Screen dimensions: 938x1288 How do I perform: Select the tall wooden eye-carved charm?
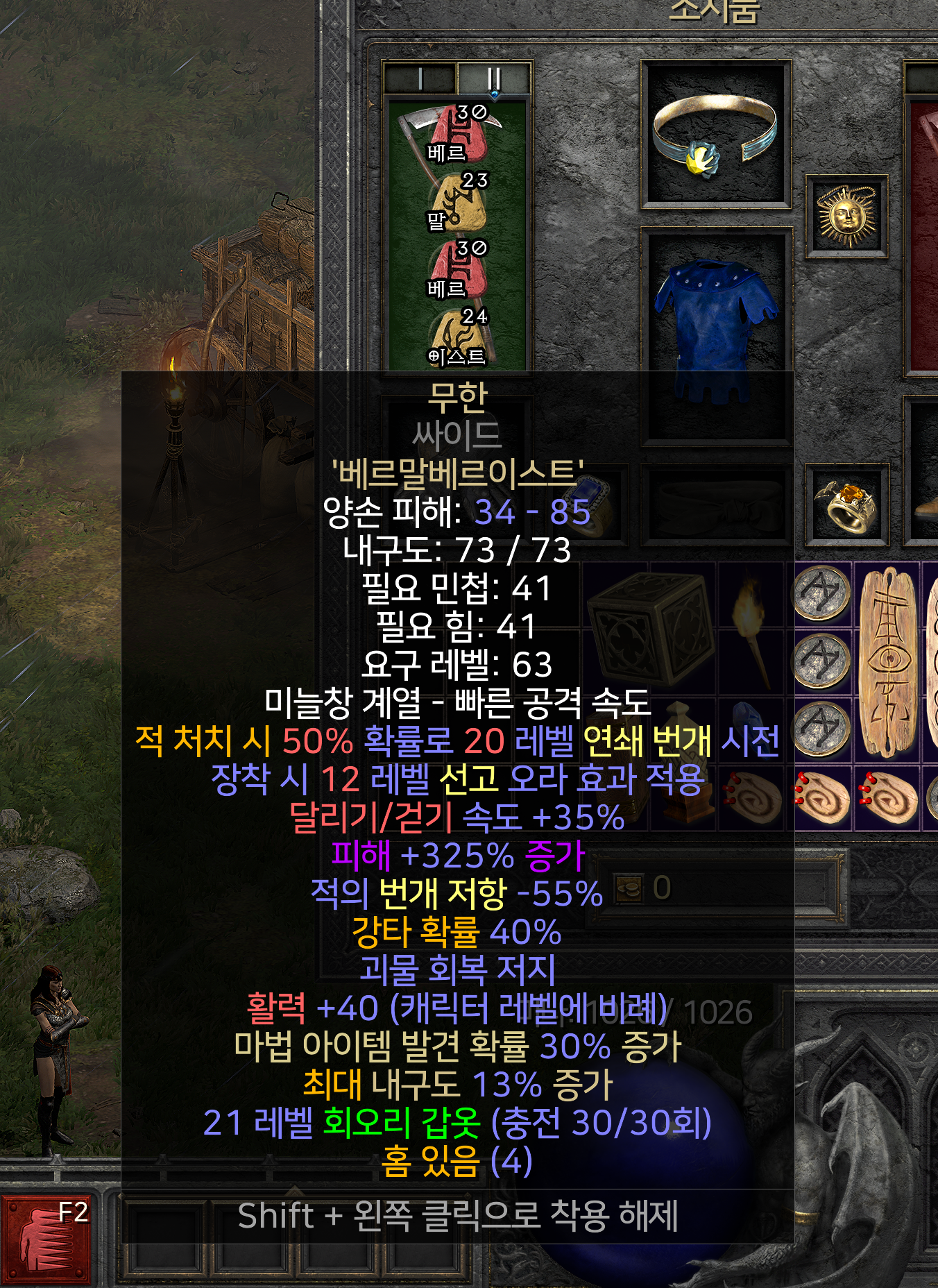point(887,661)
